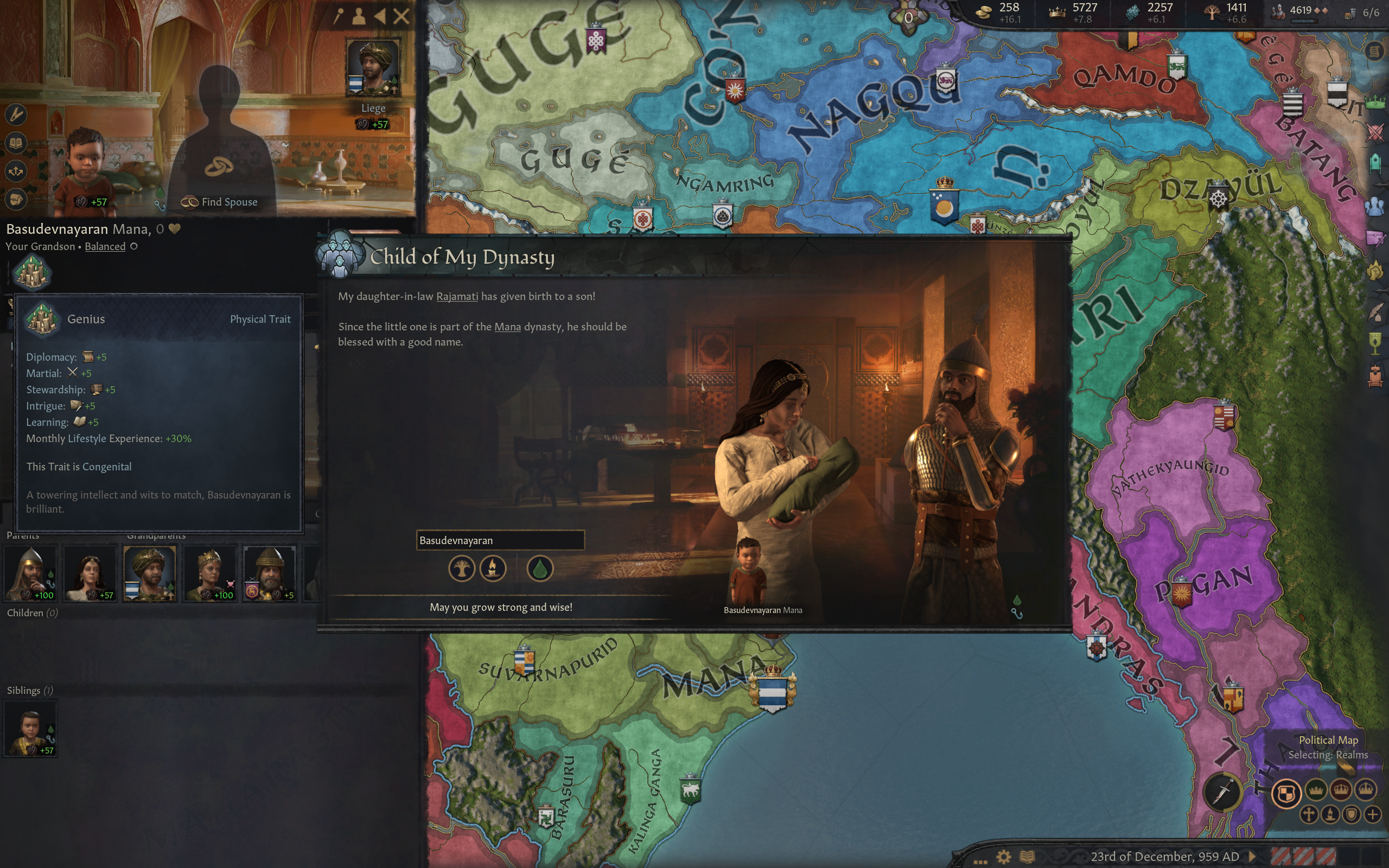The width and height of the screenshot is (1389, 868).
Task: Click Find Spouse for the grandson
Action: tap(220, 201)
